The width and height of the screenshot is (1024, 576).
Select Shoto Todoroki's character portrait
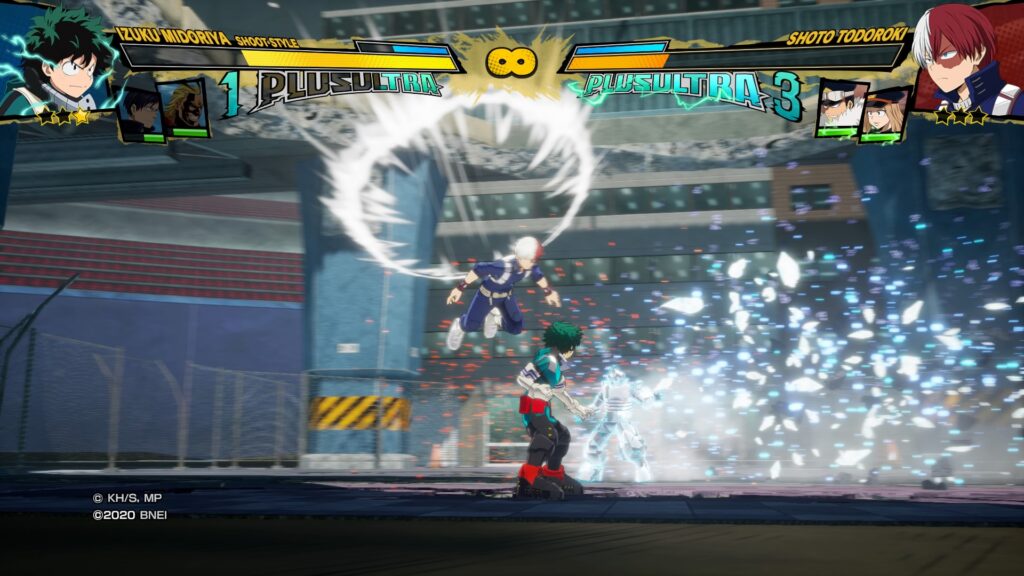point(962,60)
